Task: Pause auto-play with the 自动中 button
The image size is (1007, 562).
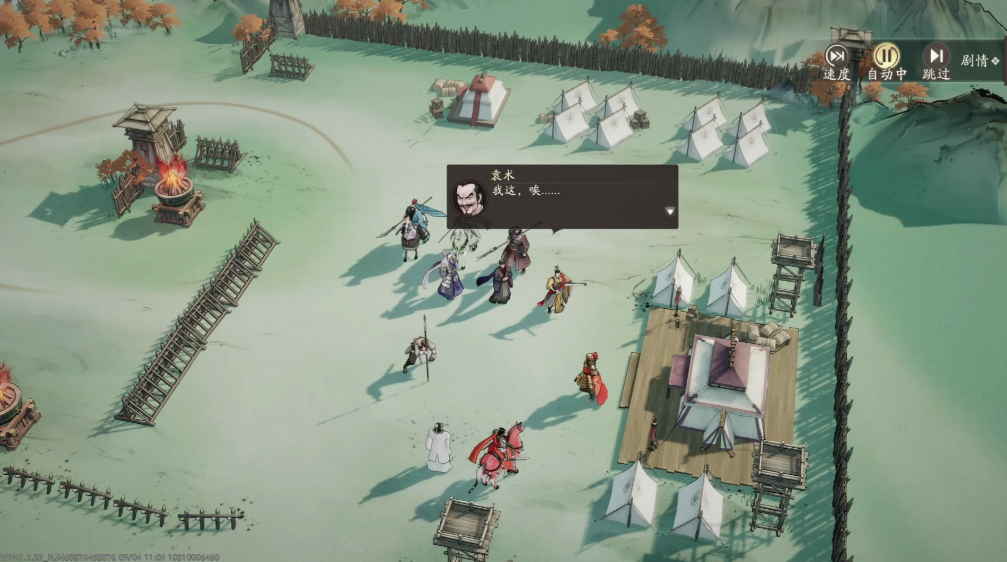Action: [886, 58]
